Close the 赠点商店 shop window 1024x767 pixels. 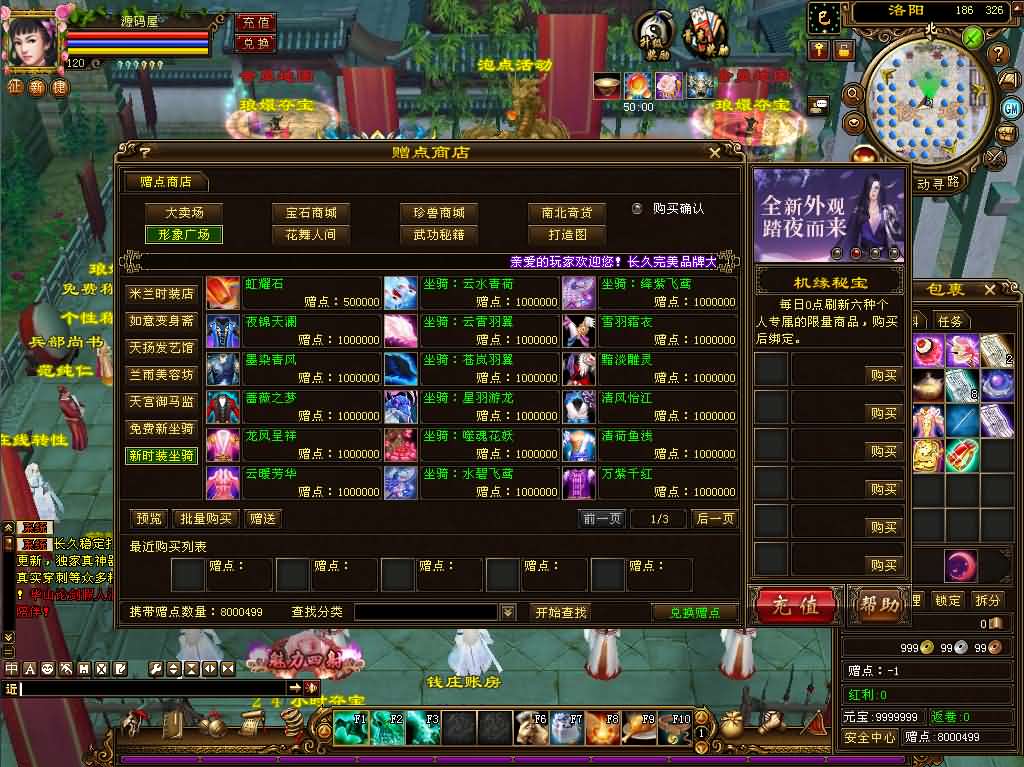tap(714, 153)
